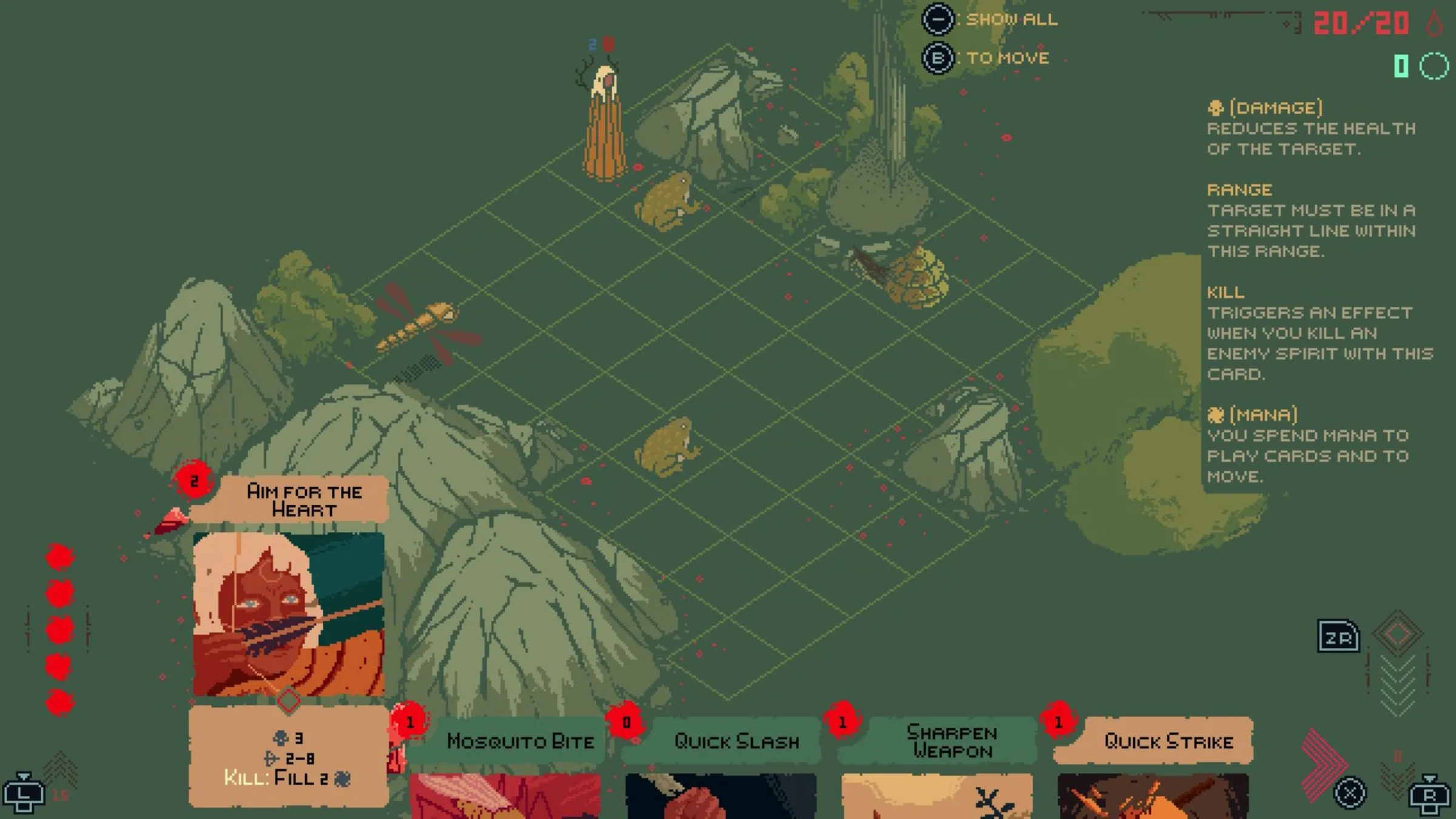The image size is (1456, 819).
Task: Select the Aim for the Heart card
Action: pos(289,613)
